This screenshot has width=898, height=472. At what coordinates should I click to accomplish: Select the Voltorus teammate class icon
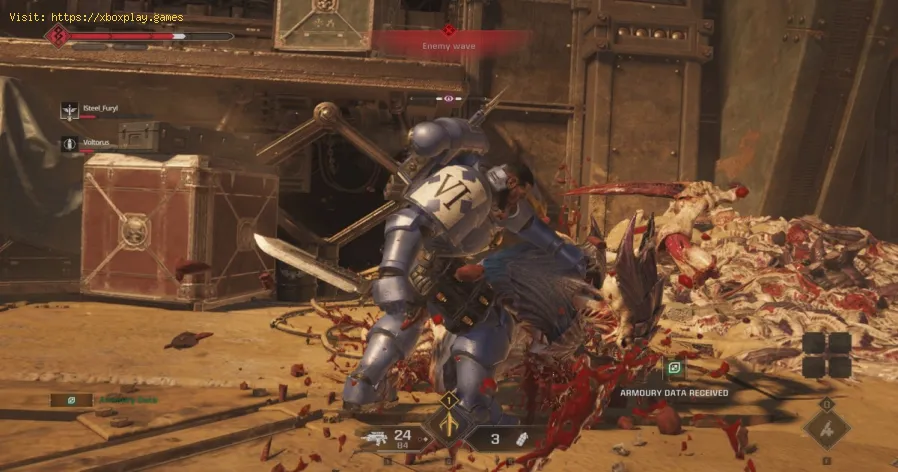69,144
